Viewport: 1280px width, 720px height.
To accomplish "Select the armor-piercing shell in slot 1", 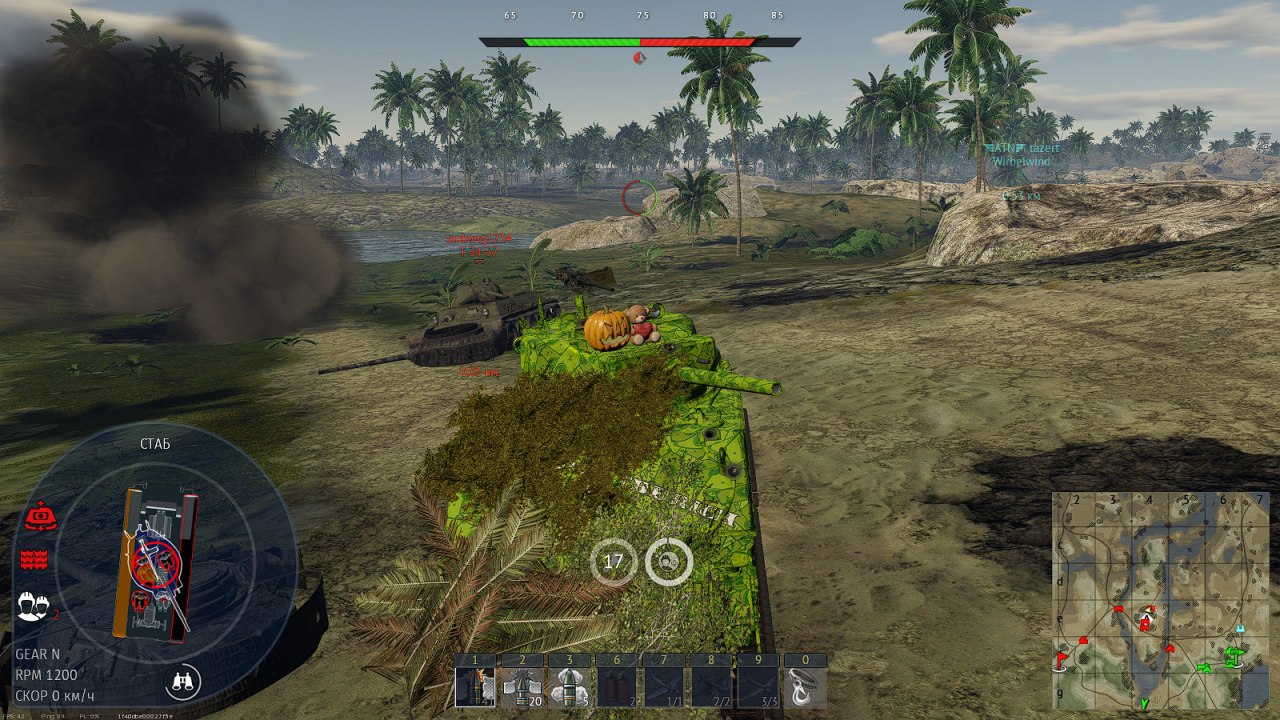I will [475, 687].
